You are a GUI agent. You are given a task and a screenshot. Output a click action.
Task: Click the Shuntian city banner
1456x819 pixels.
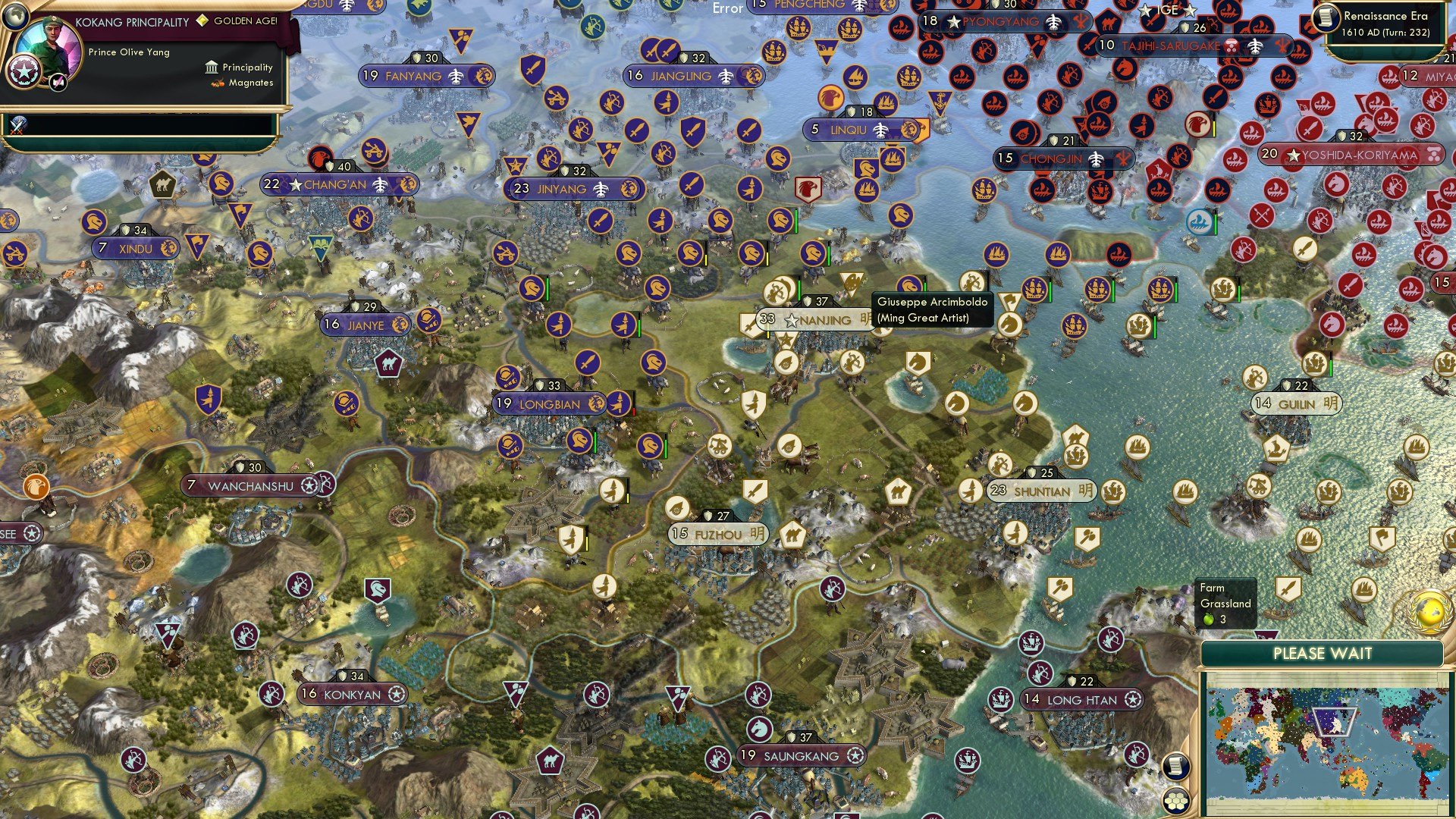(x=1043, y=491)
